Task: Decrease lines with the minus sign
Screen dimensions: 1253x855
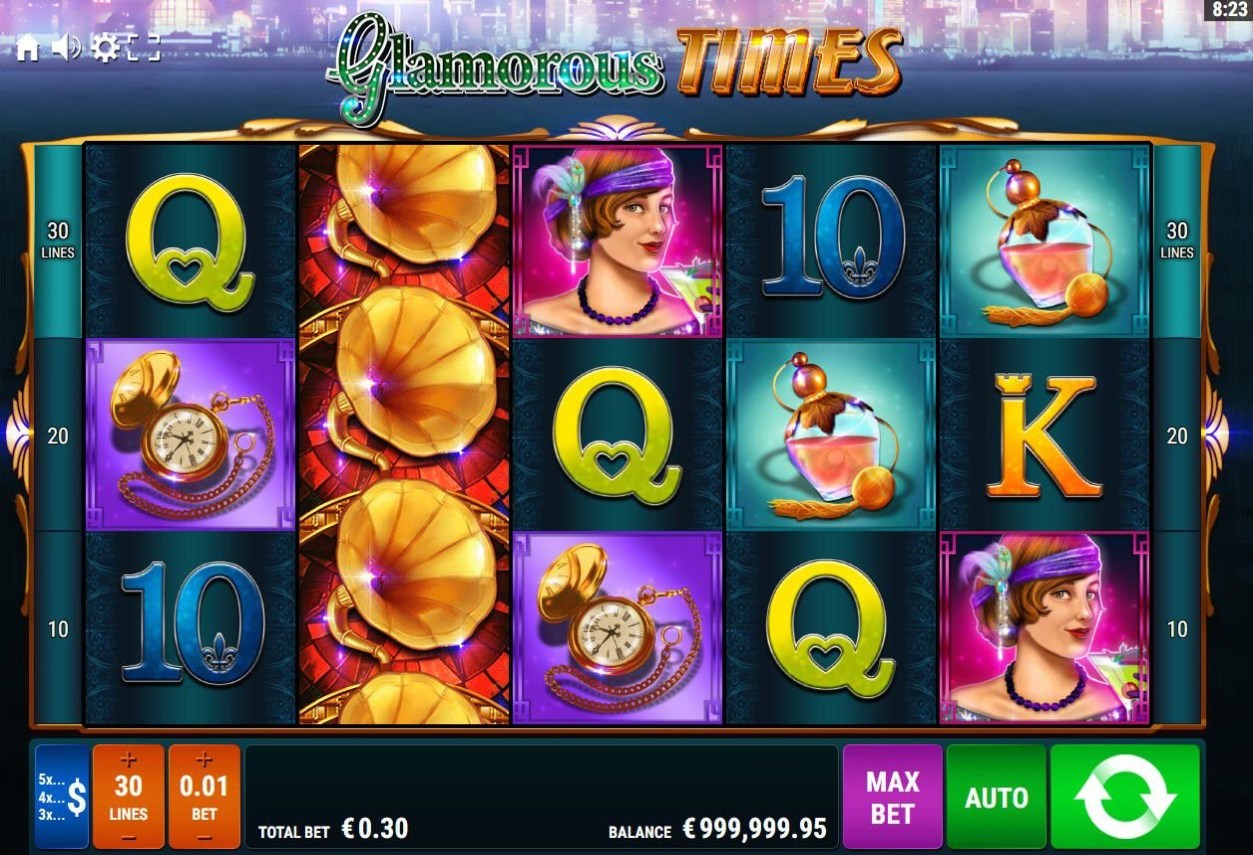Action: click(128, 836)
